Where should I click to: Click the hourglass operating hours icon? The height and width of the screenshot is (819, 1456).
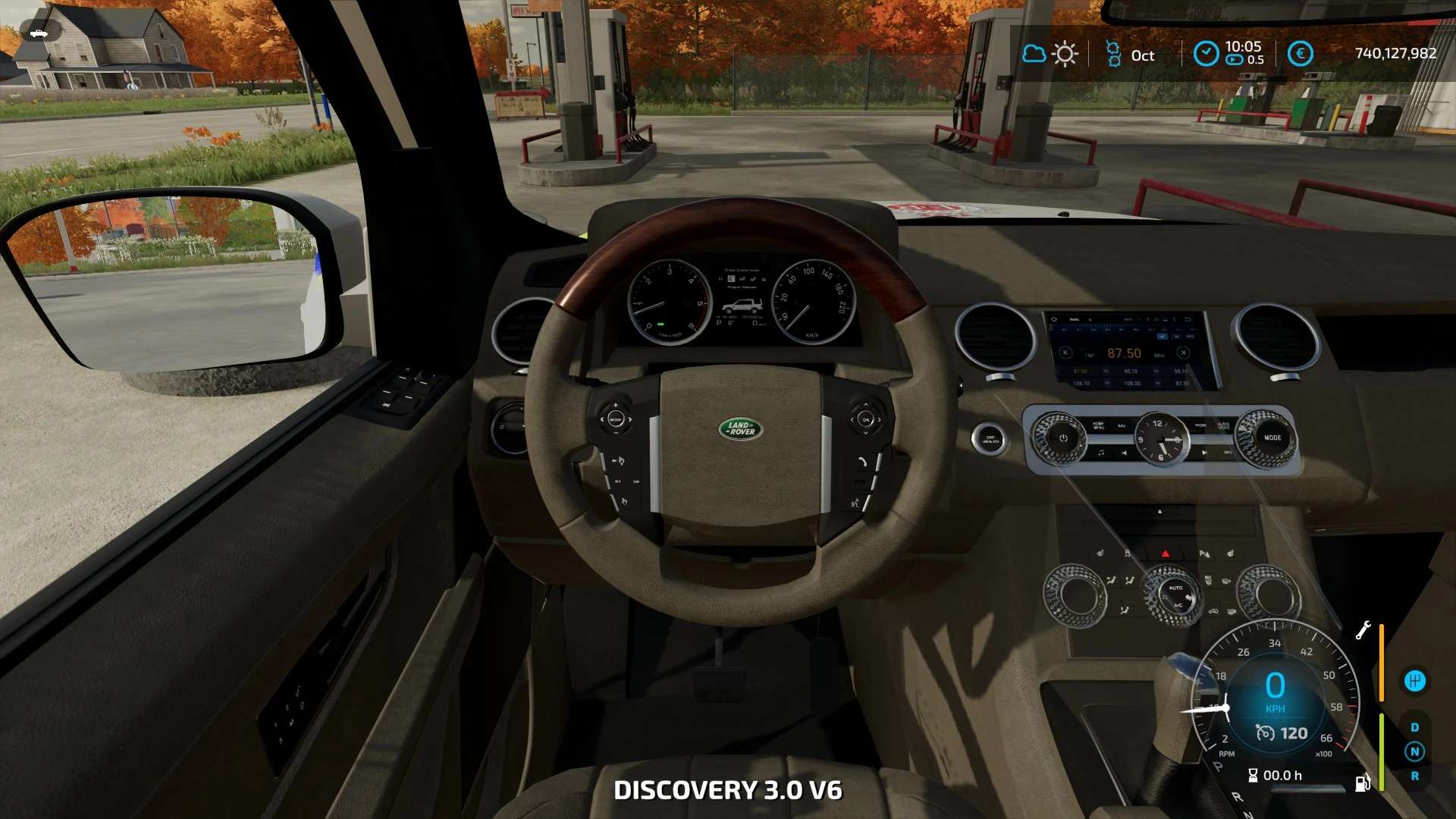(1253, 775)
